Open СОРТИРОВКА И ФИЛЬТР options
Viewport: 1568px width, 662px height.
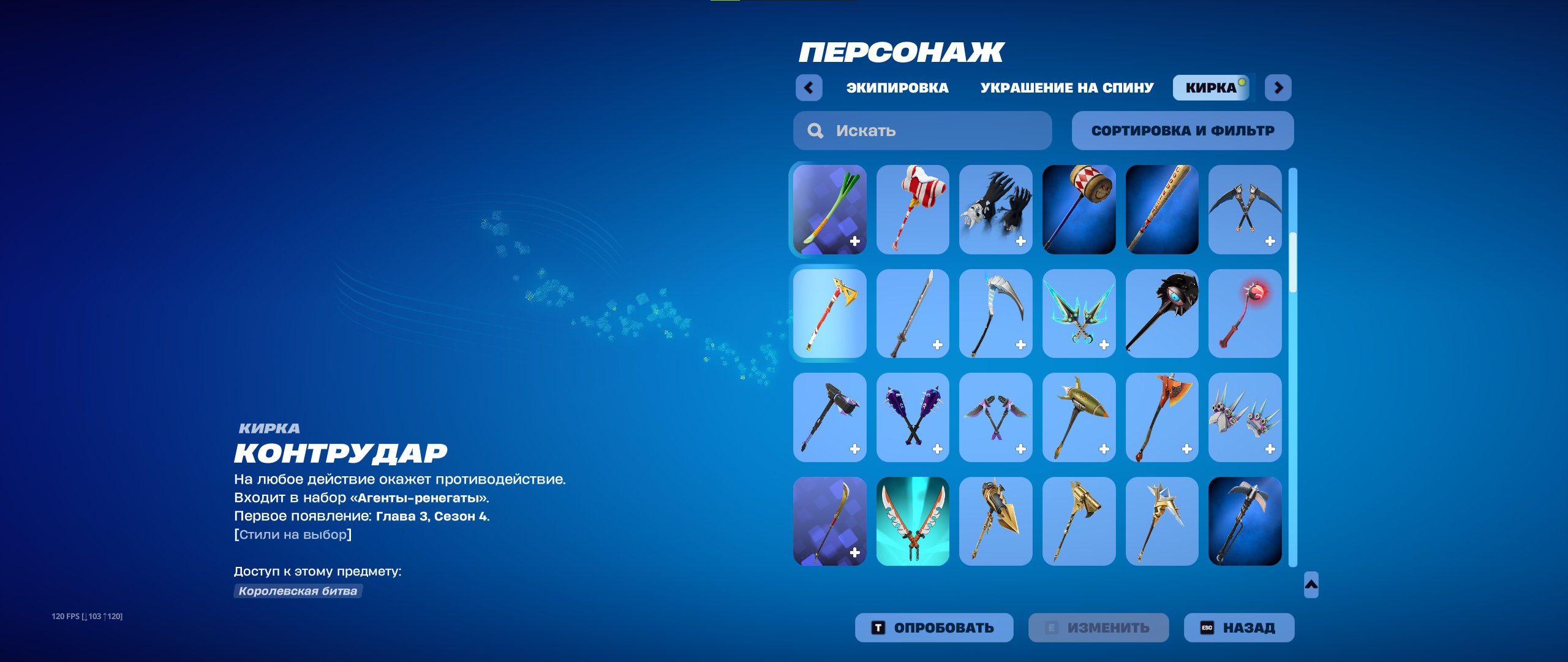point(1182,130)
